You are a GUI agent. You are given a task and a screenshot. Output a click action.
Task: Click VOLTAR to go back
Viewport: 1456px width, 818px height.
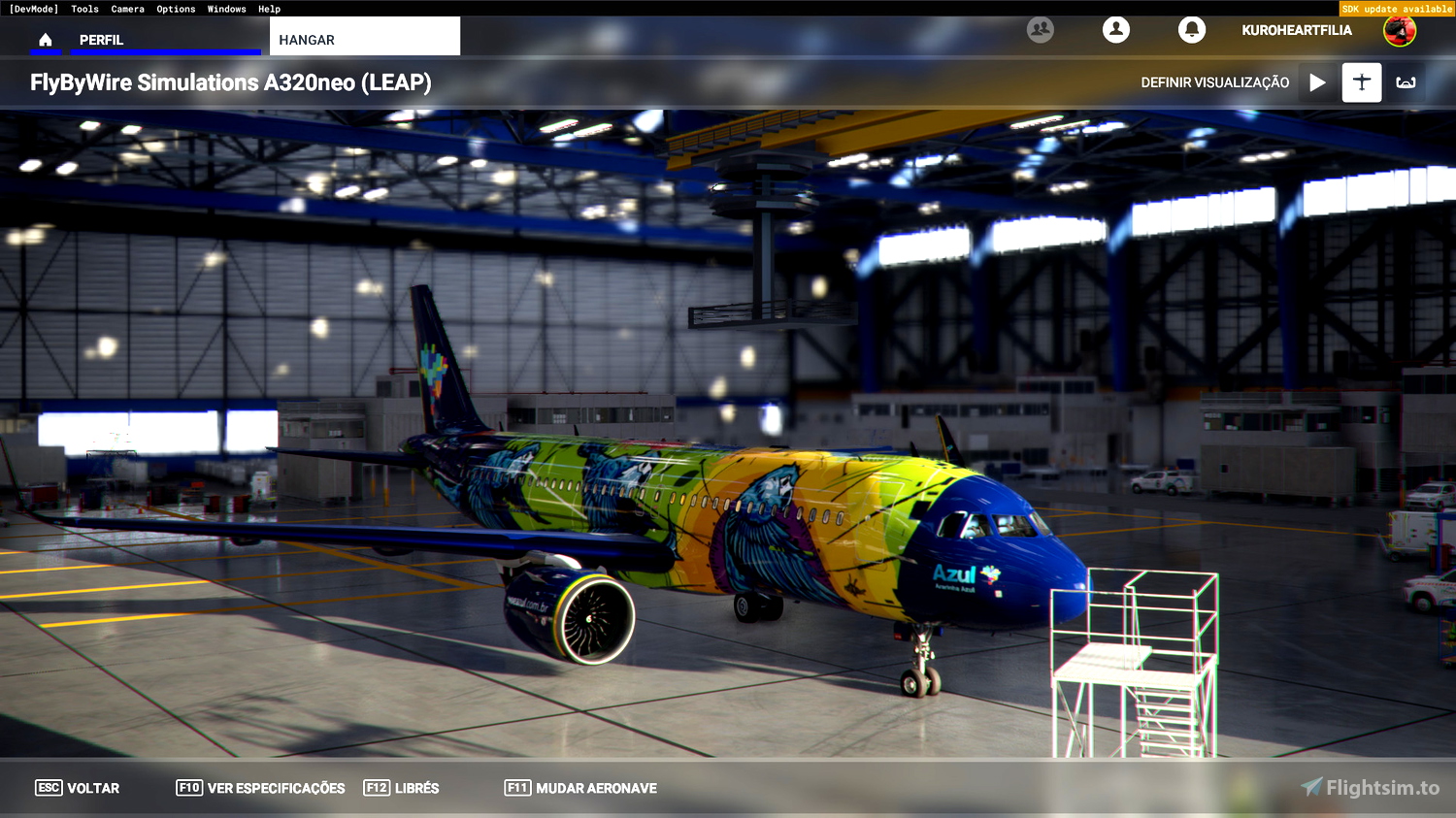click(x=76, y=788)
